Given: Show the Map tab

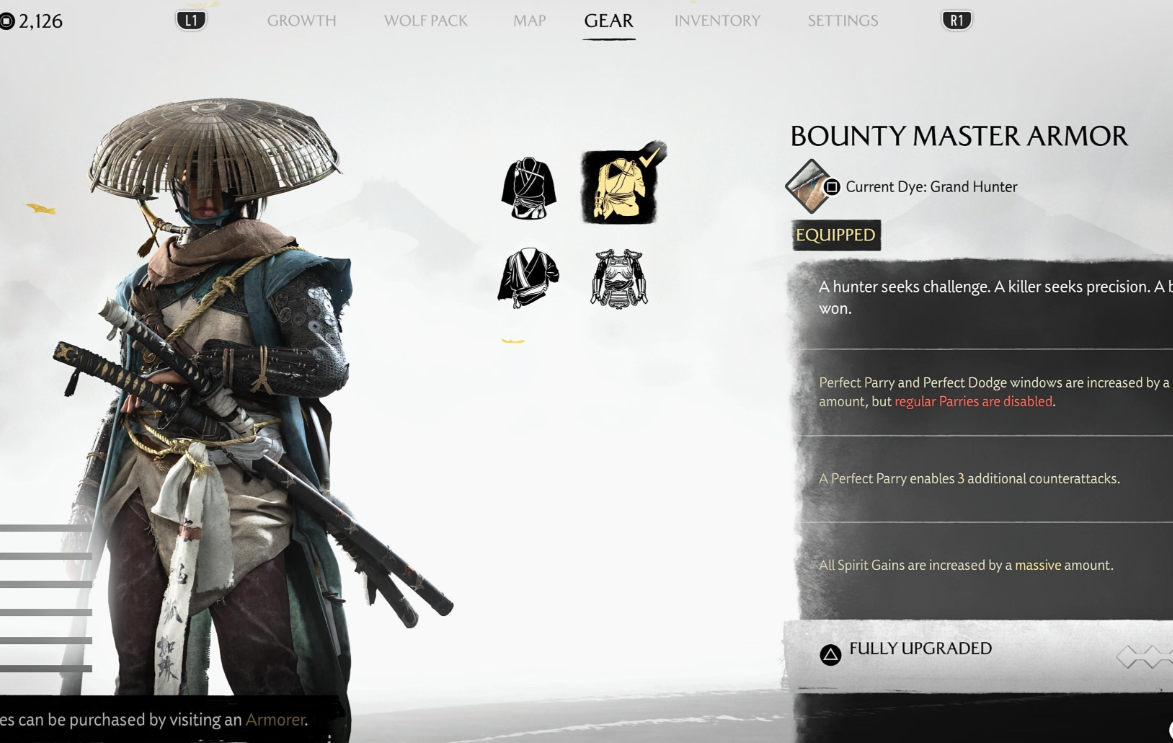Looking at the screenshot, I should tap(529, 21).
